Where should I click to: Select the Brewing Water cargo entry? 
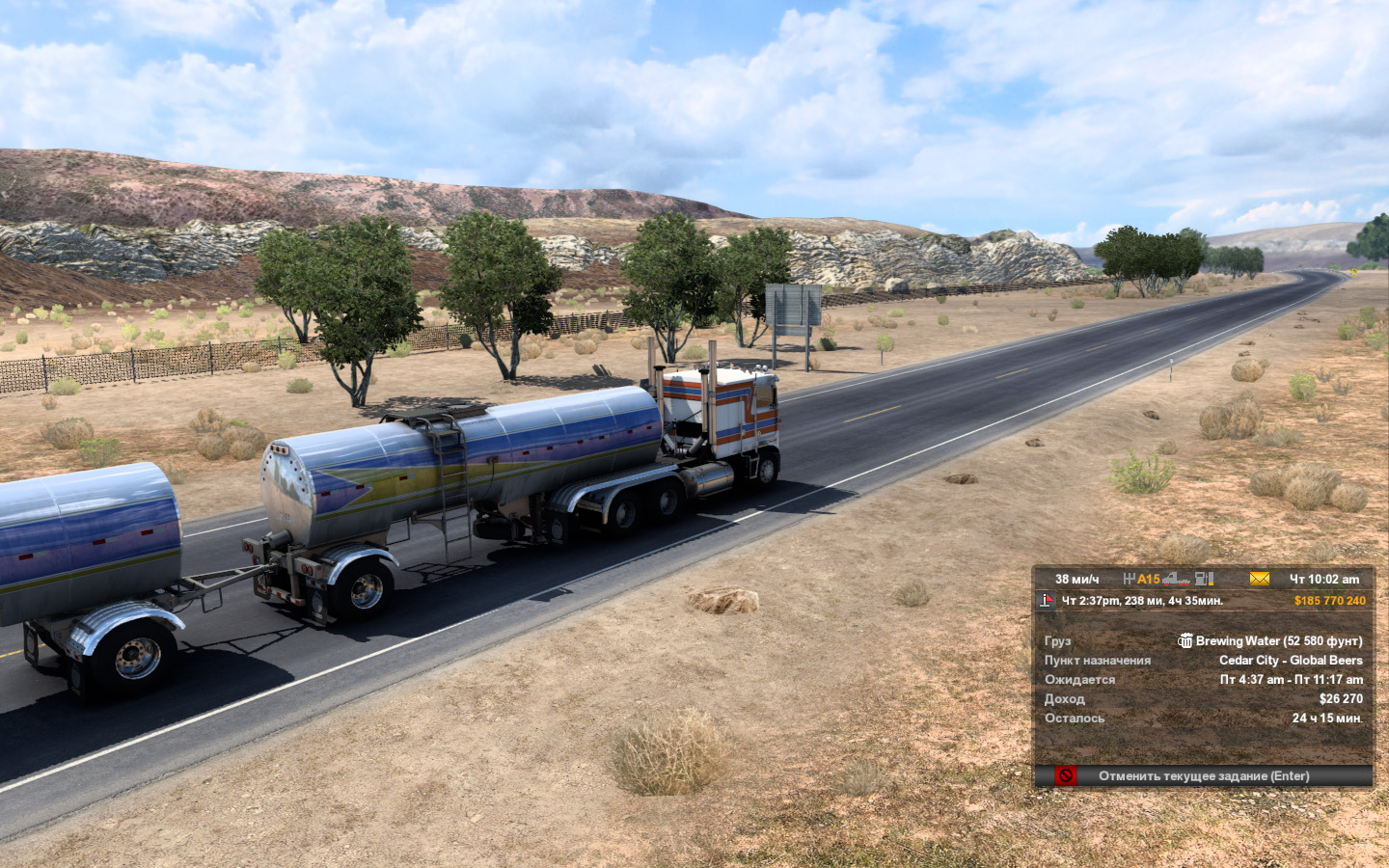pyautogui.click(x=1269, y=640)
